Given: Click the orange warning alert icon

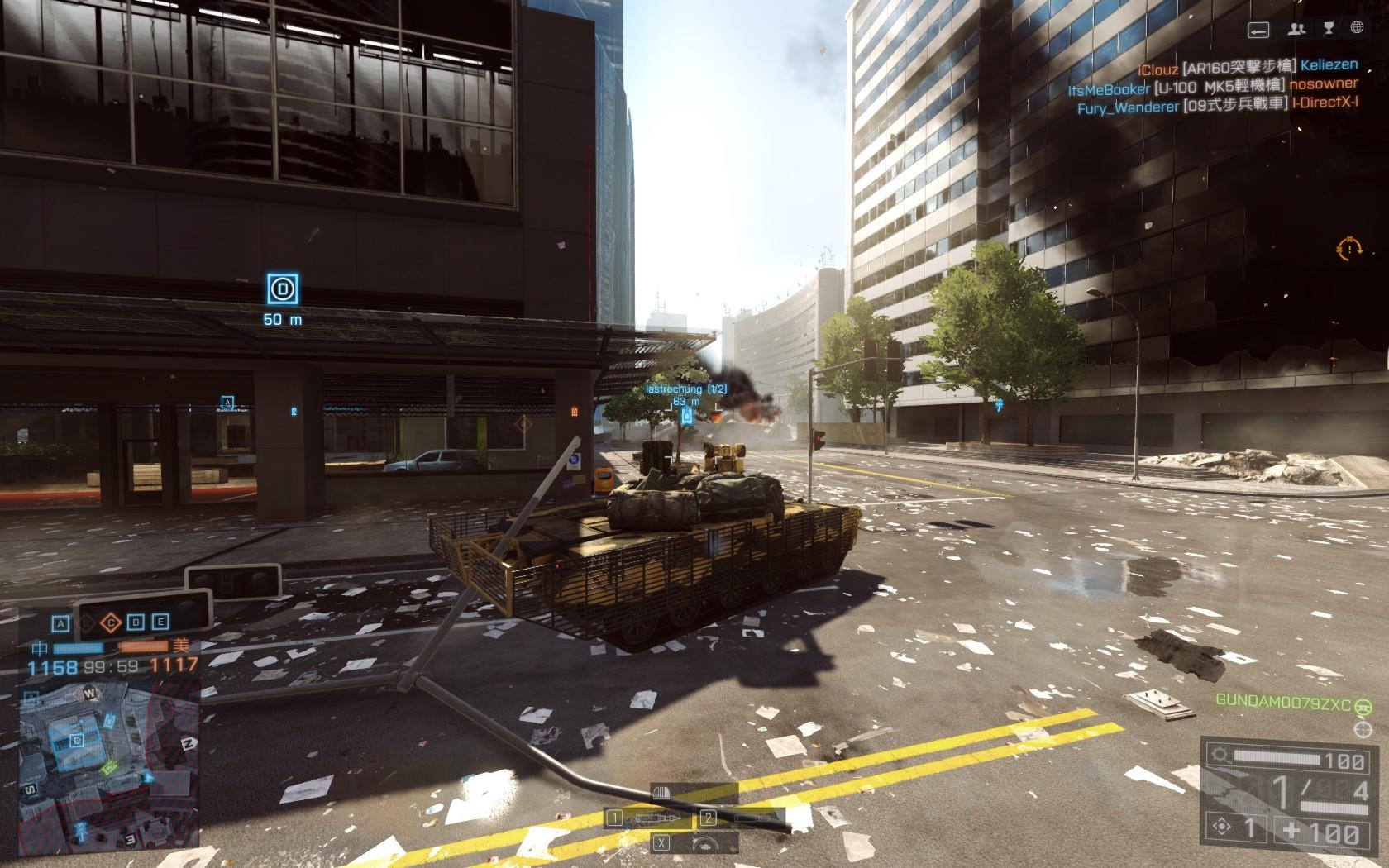Looking at the screenshot, I should click(1348, 247).
